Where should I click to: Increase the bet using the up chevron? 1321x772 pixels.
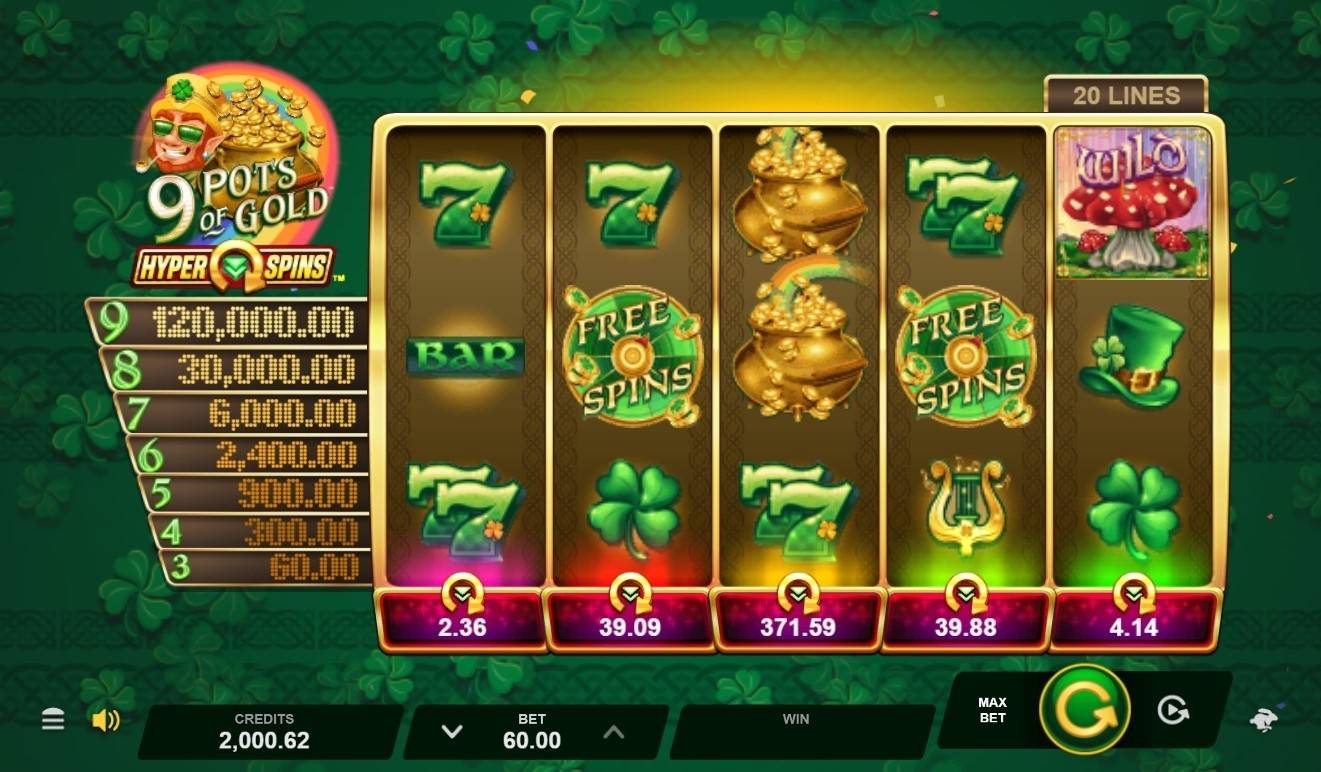pos(612,731)
